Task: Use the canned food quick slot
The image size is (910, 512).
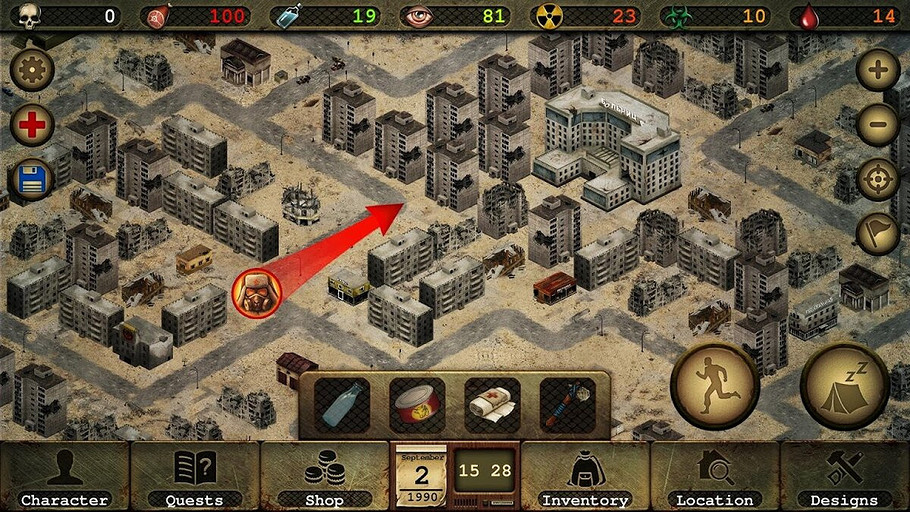Action: tap(416, 405)
